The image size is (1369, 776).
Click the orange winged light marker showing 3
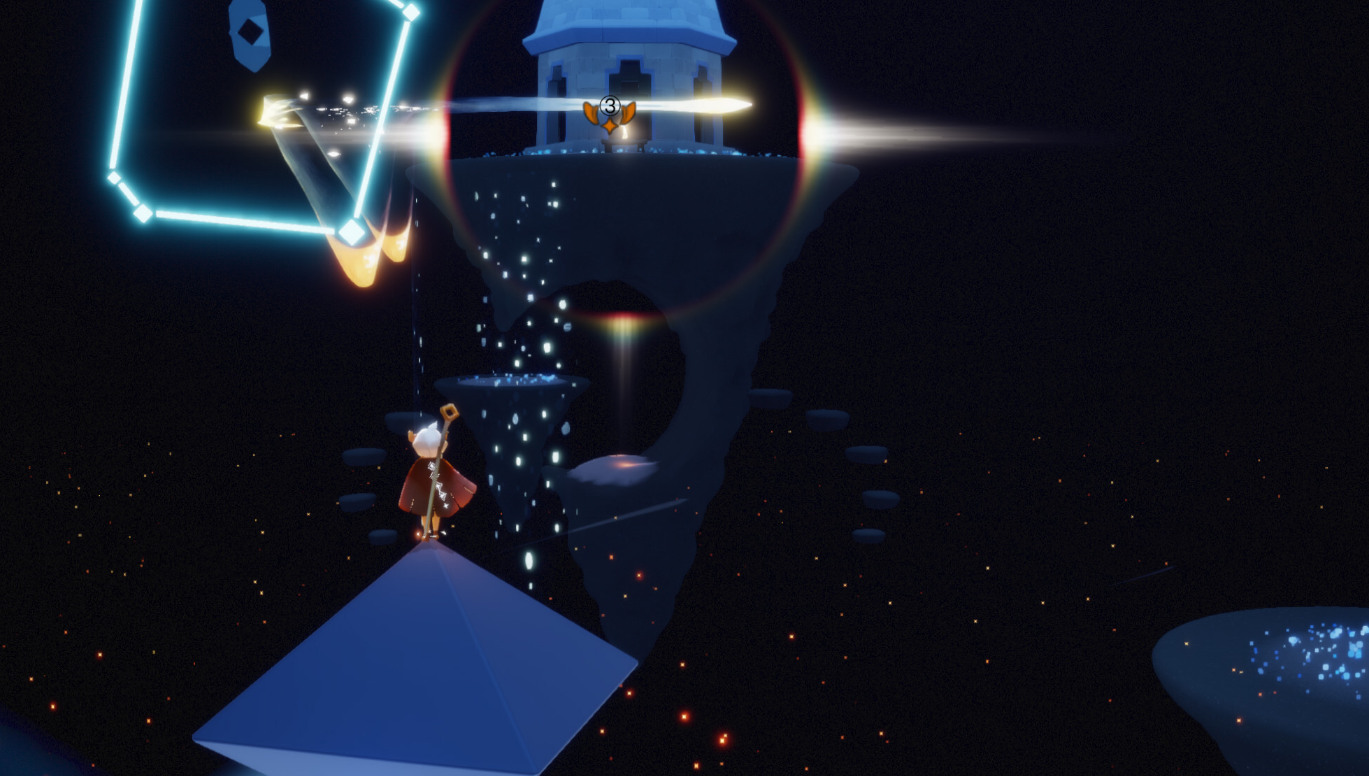click(609, 114)
